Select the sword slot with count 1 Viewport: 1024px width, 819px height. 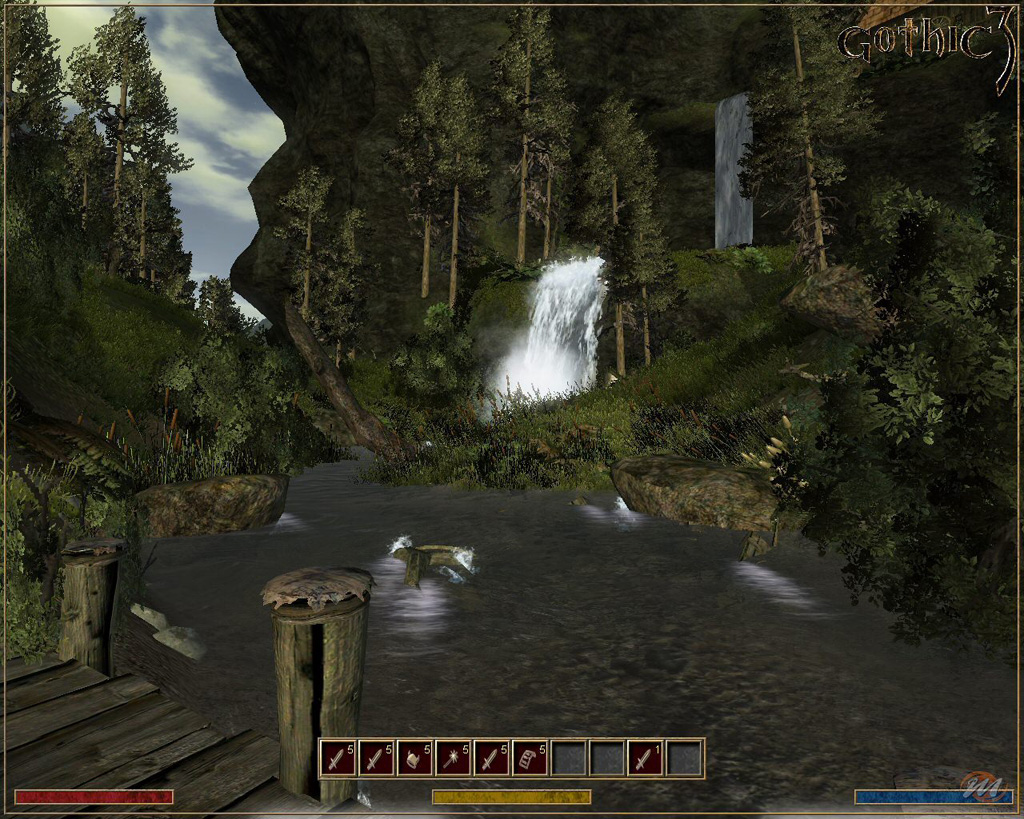(647, 758)
